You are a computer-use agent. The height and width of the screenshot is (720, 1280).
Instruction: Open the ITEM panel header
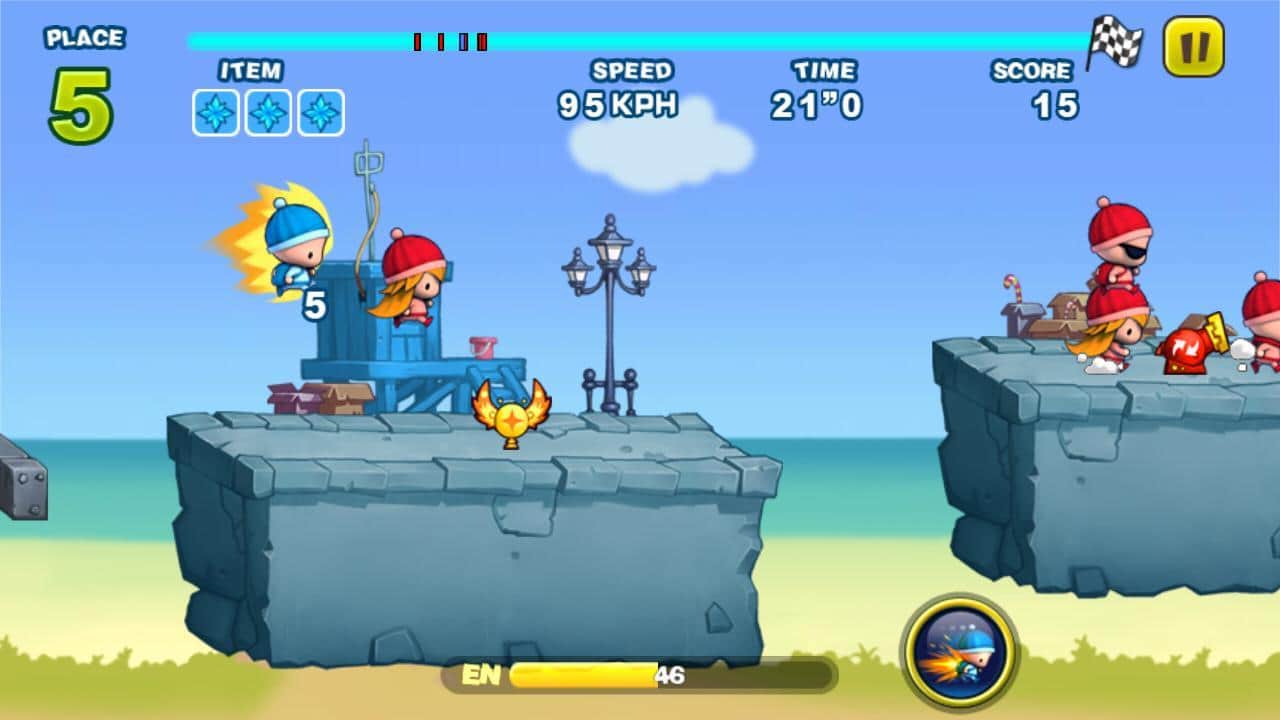pos(249,70)
